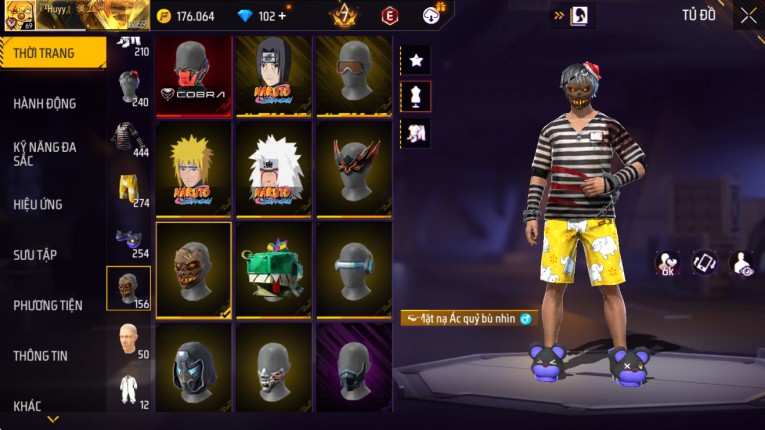Screen dimensions: 765x430
Task: Open the SƯU TẬP tab
Action: coord(35,254)
